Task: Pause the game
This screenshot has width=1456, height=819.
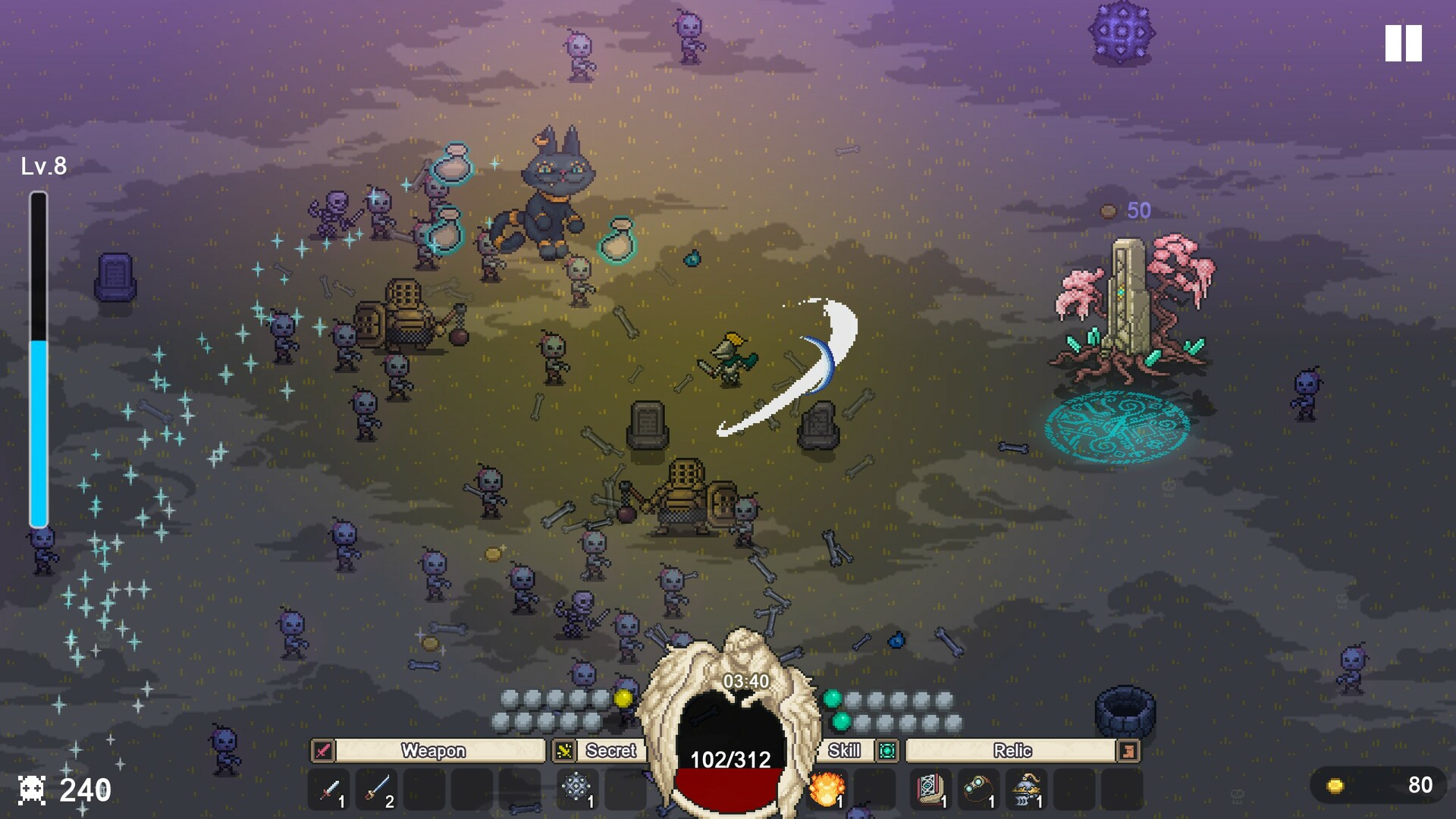Action: click(1403, 43)
